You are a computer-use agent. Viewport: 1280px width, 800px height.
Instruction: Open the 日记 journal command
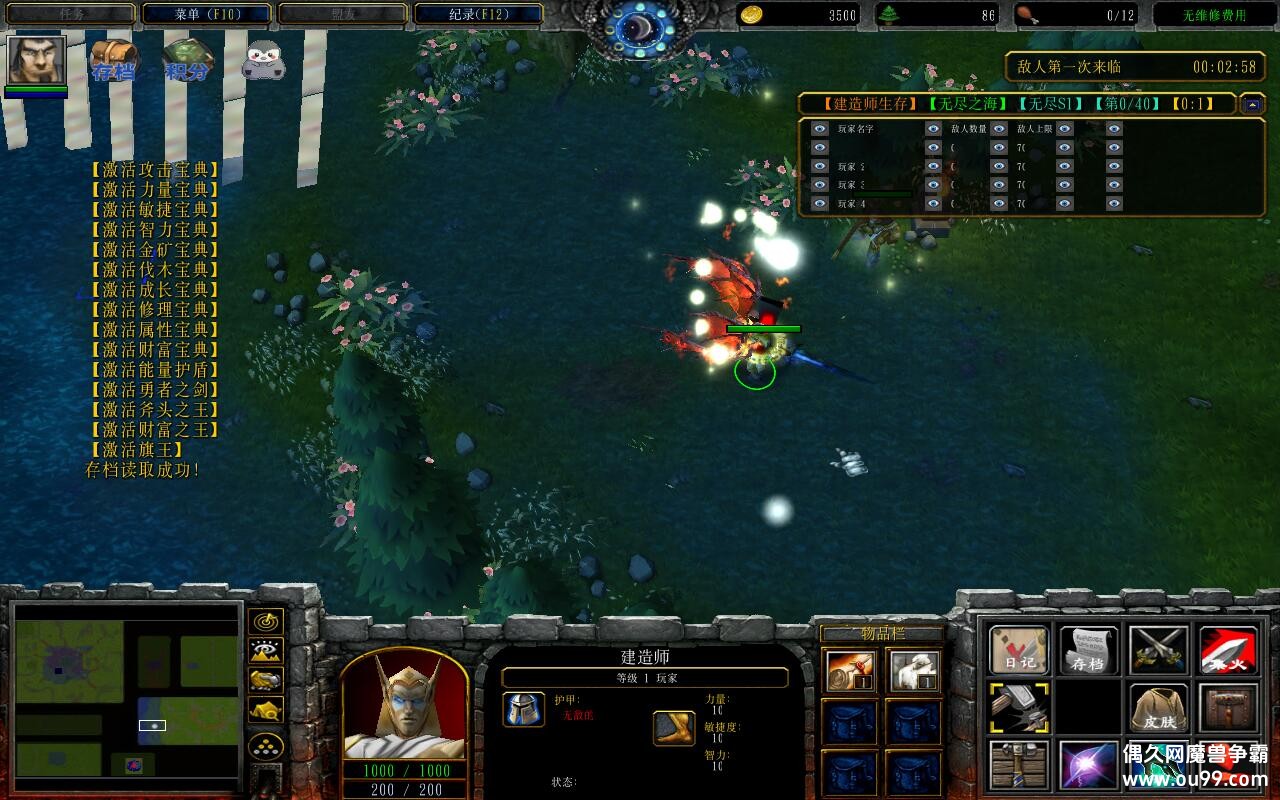1019,651
